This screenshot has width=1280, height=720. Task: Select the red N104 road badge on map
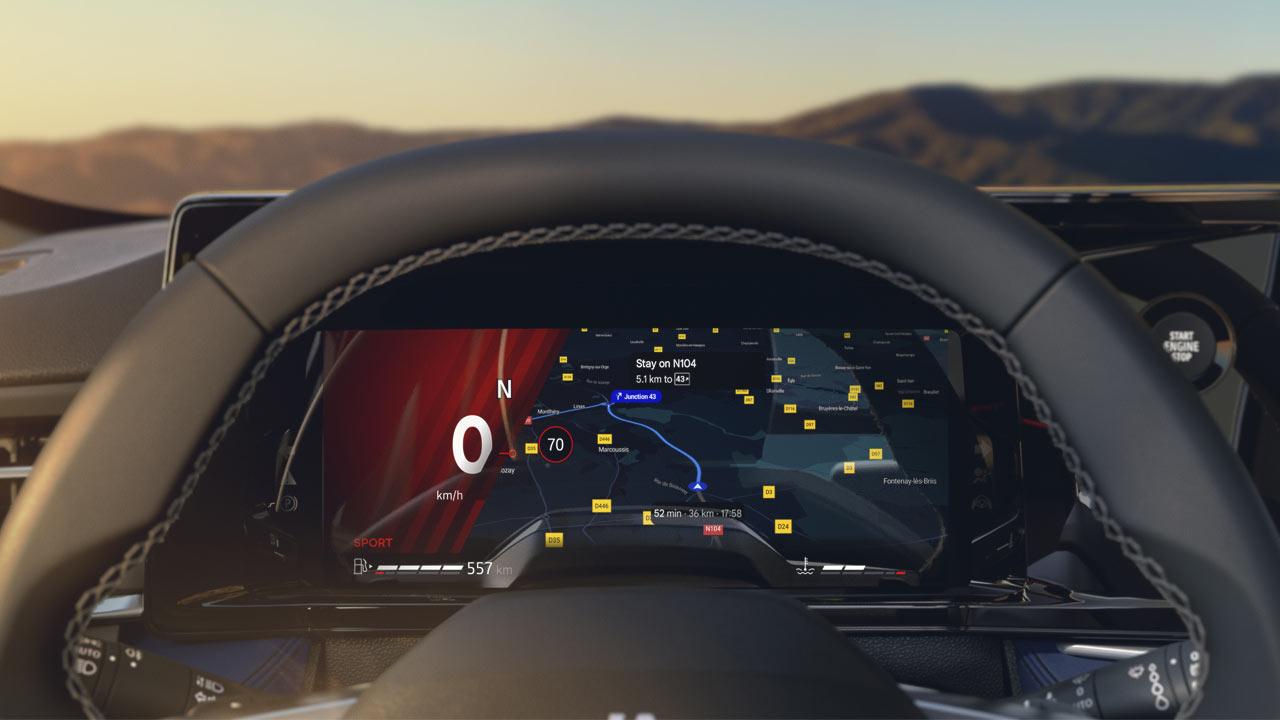713,529
